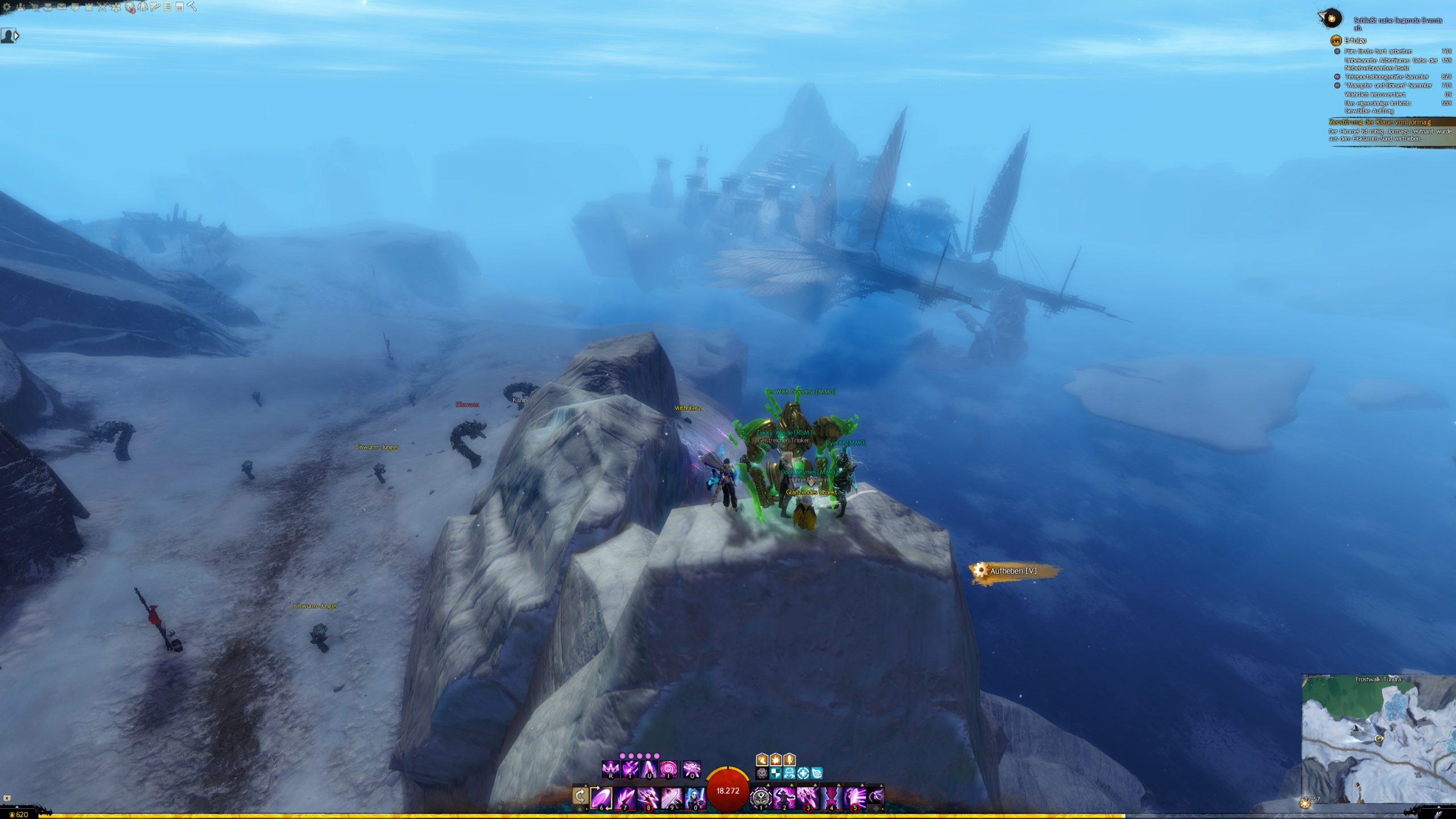Open the crossed swords PvP icon
Screen dimensions: 1456x819
point(102,7)
